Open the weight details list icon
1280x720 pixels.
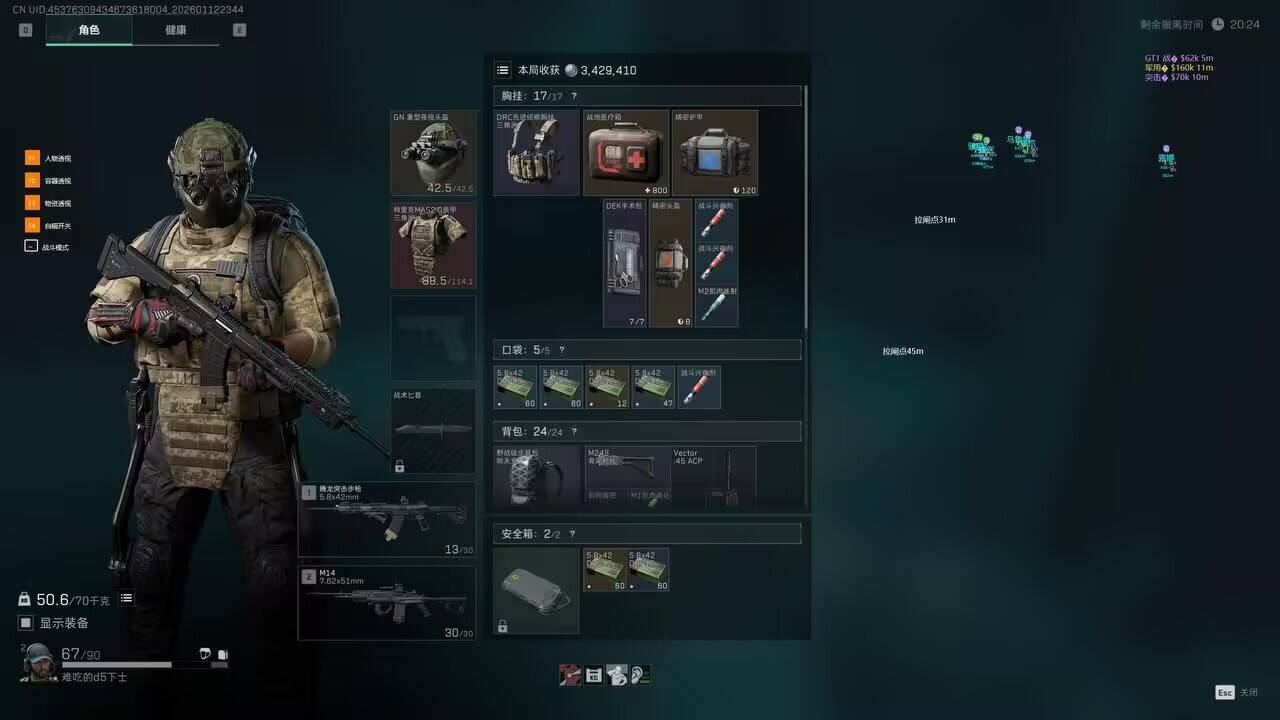127,598
